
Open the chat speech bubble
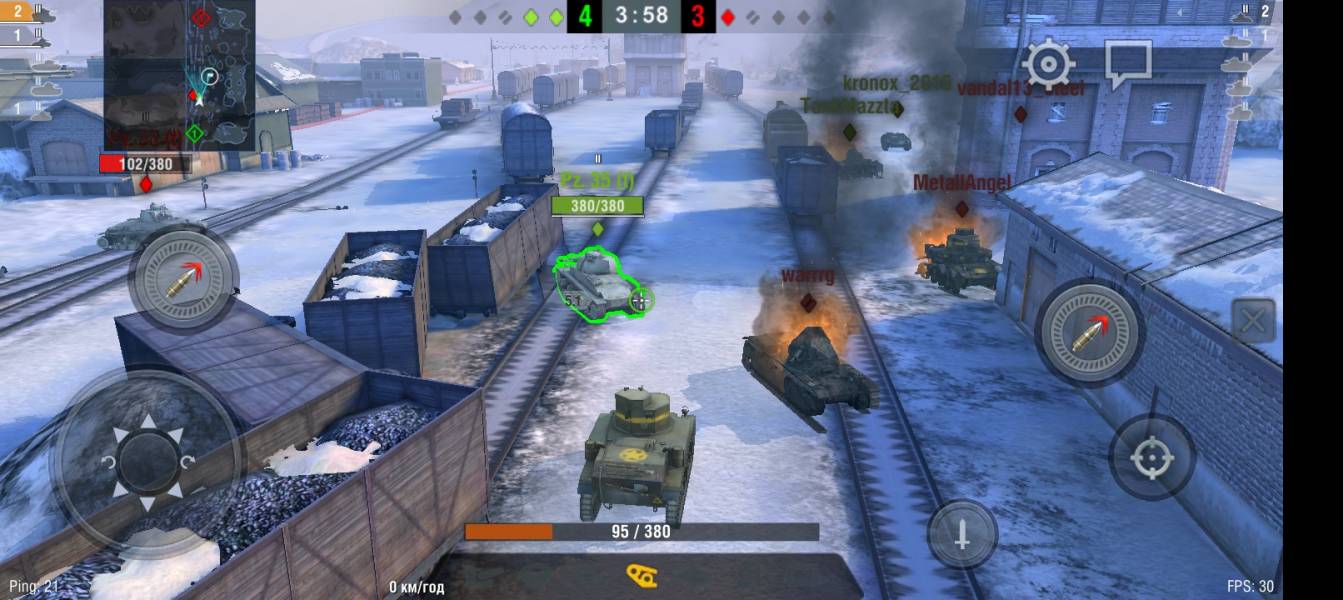(x=1128, y=65)
